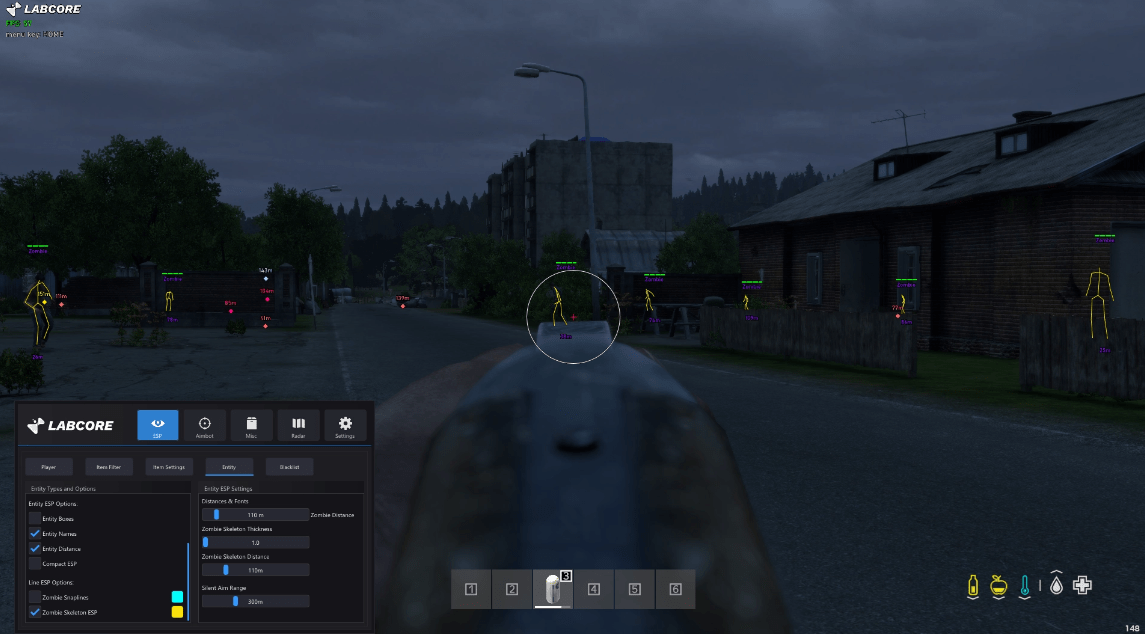Uncheck the Entity Names option
The image size is (1145, 634).
pos(35,534)
